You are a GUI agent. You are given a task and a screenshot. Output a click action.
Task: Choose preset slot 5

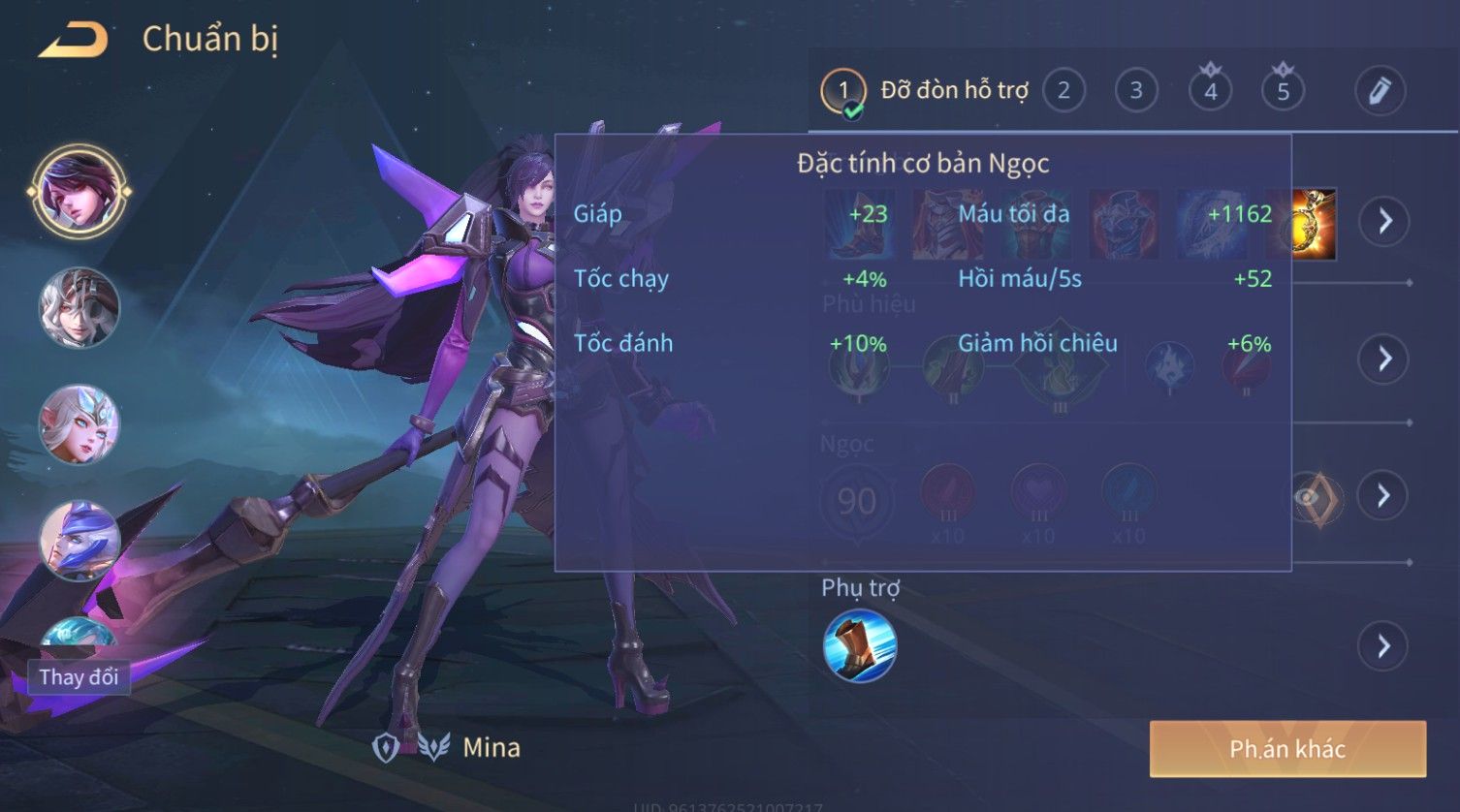point(1283,91)
